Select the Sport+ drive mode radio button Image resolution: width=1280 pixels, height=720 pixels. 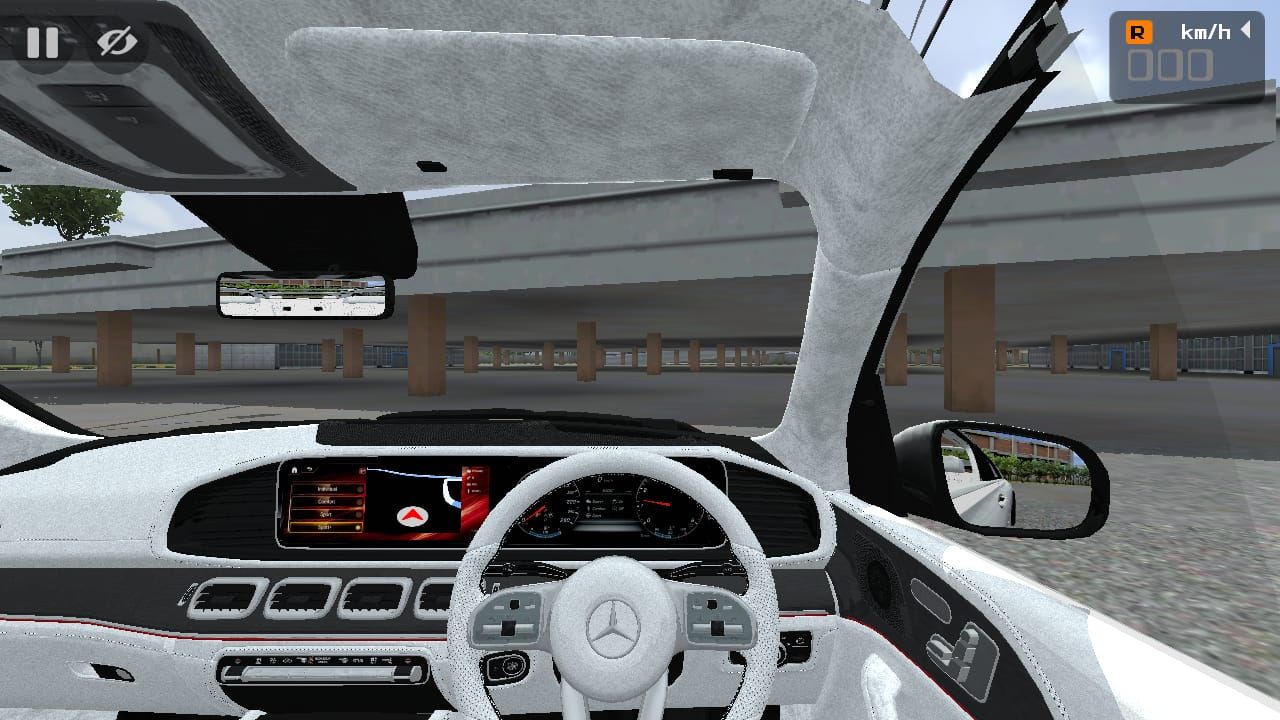point(359,527)
